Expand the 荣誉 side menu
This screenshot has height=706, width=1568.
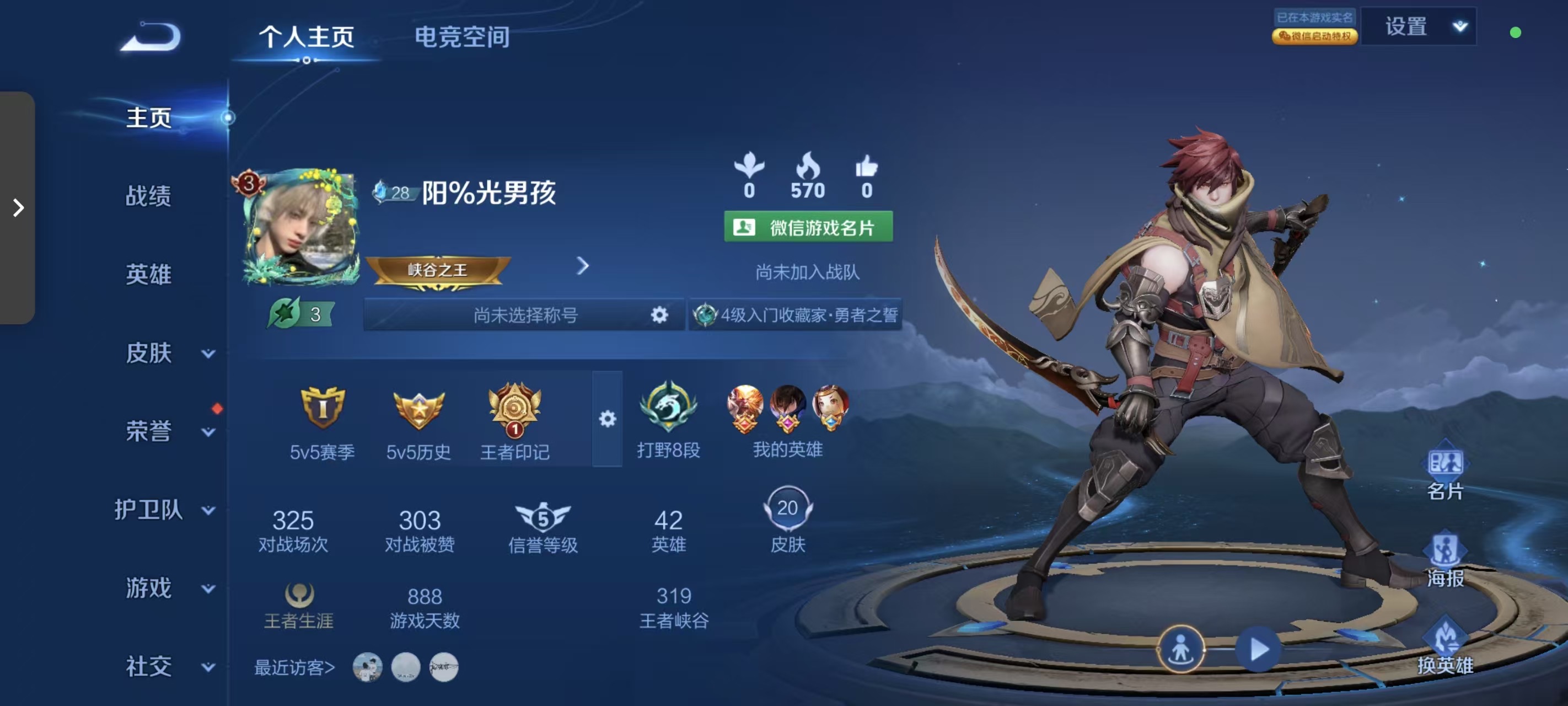(165, 431)
